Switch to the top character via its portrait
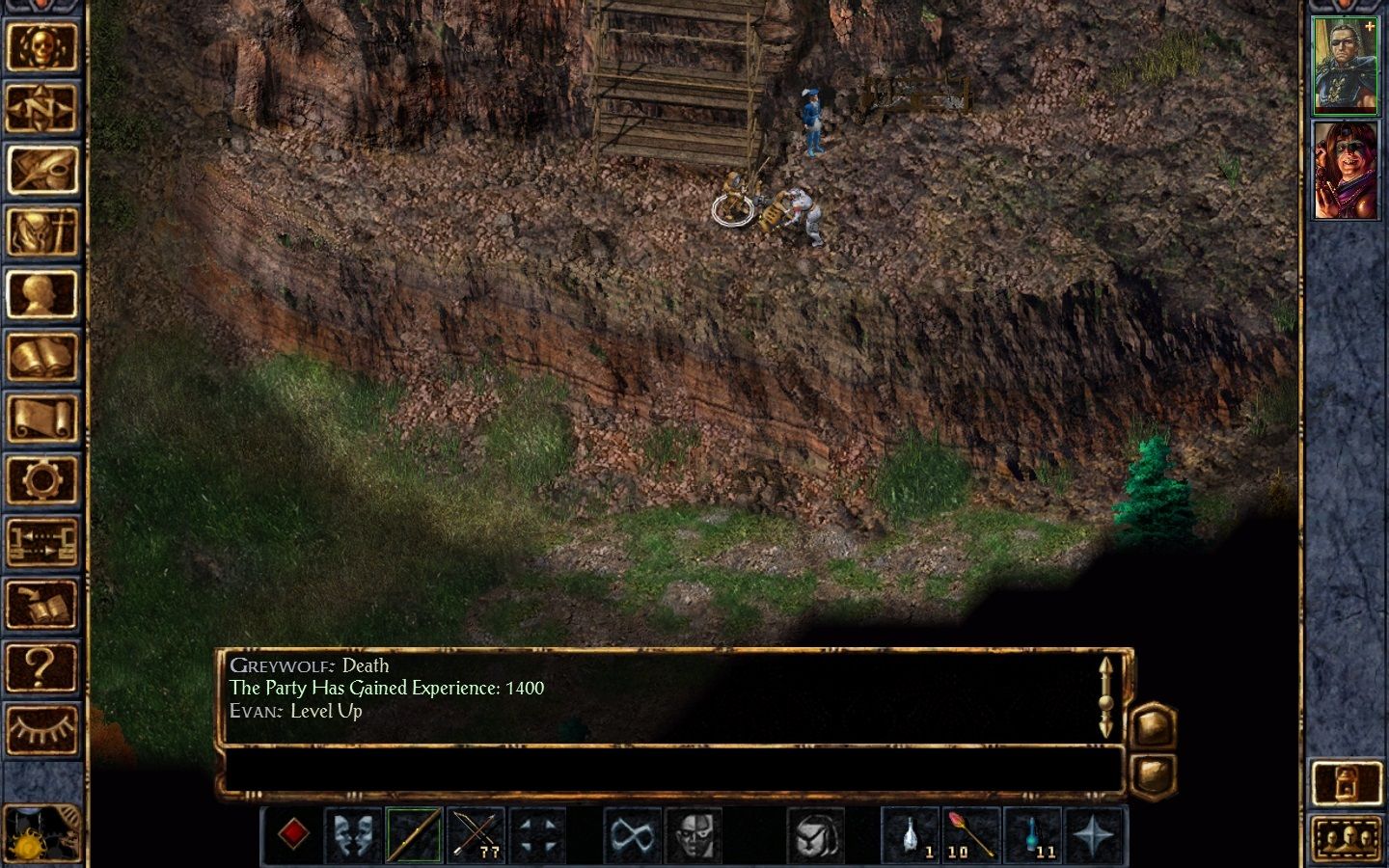The height and width of the screenshot is (868, 1389). click(x=1347, y=63)
